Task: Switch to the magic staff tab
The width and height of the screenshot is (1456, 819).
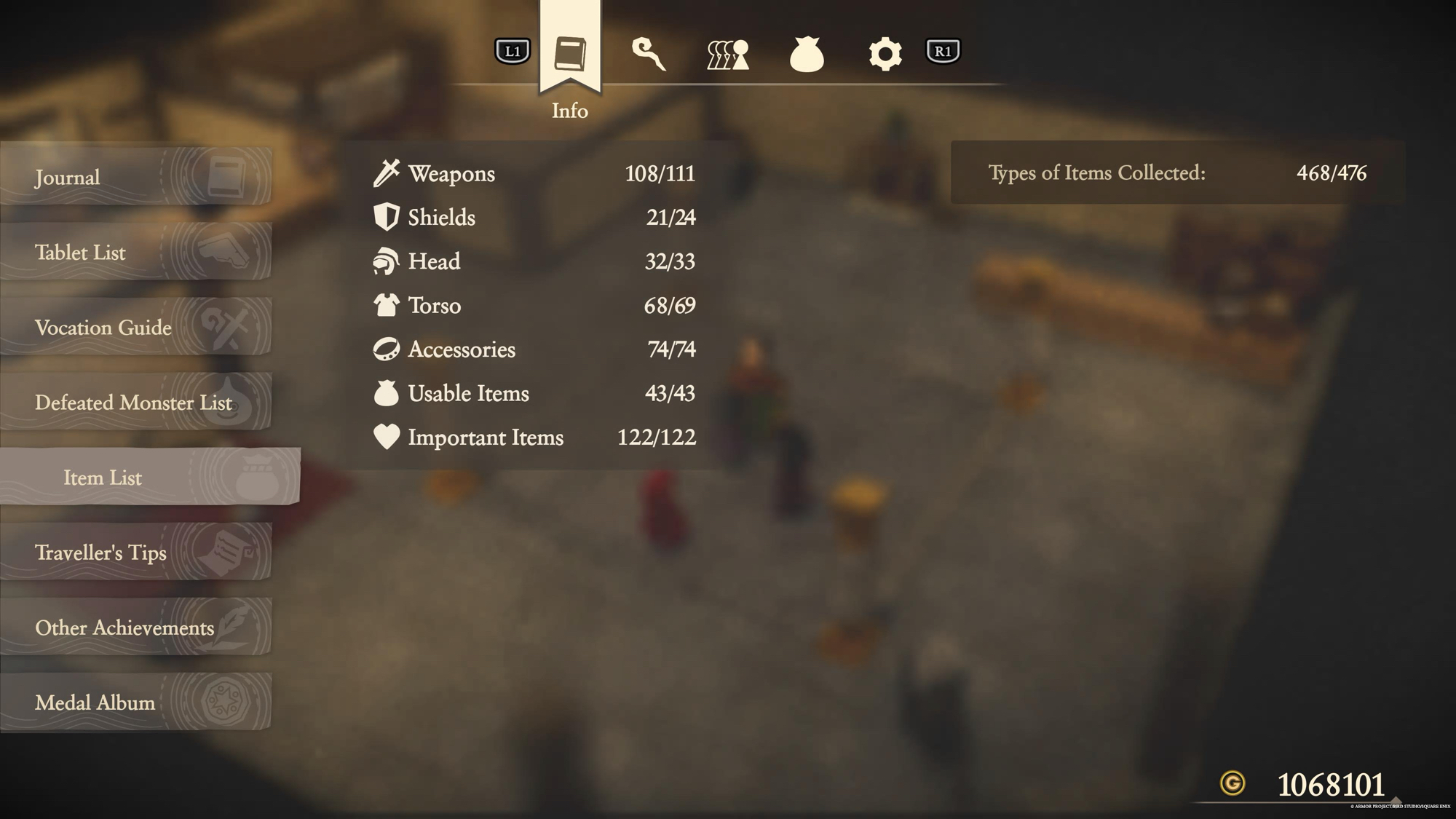Action: 648,54
